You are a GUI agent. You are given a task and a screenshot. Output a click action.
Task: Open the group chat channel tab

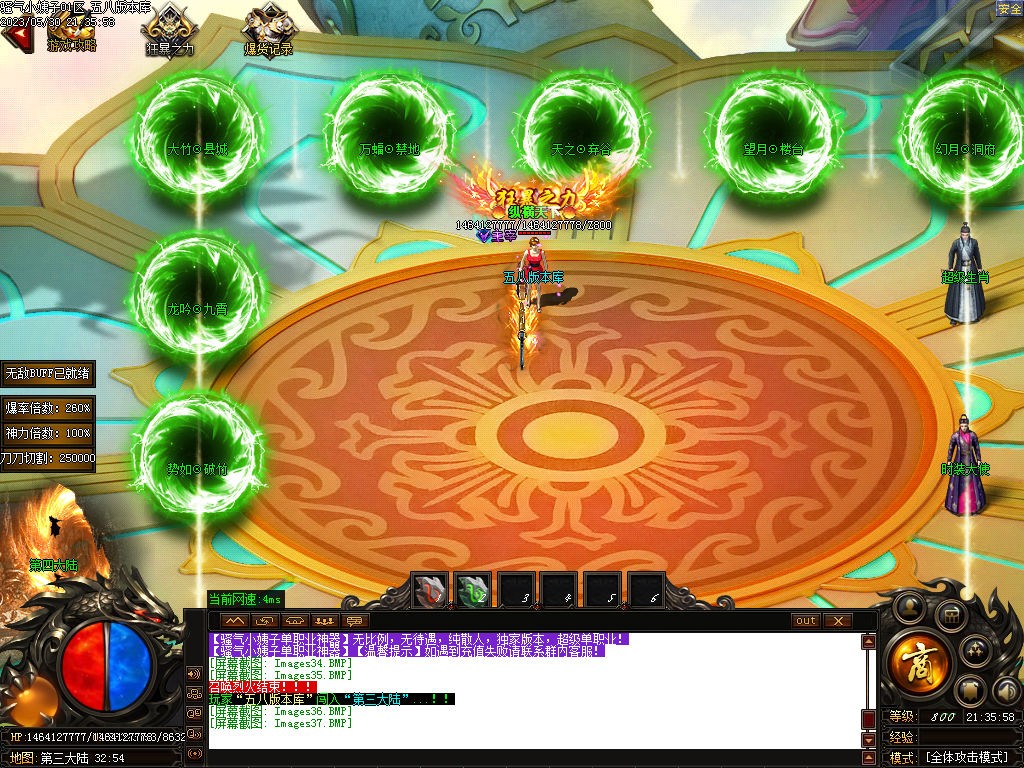(x=323, y=620)
